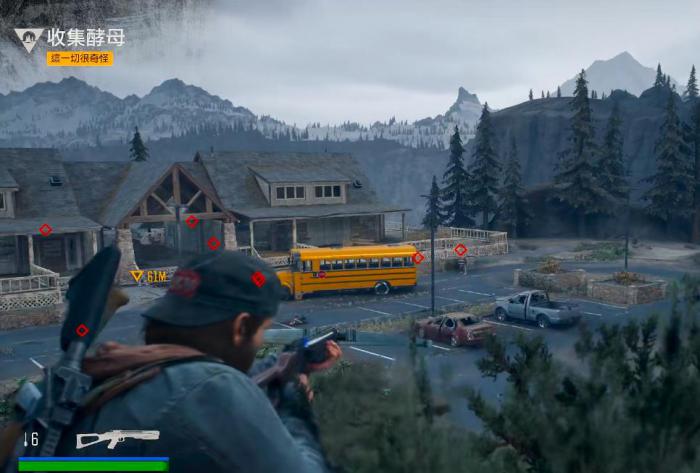
Task: Open the orange storyline tag under the objective
Action: tap(80, 58)
